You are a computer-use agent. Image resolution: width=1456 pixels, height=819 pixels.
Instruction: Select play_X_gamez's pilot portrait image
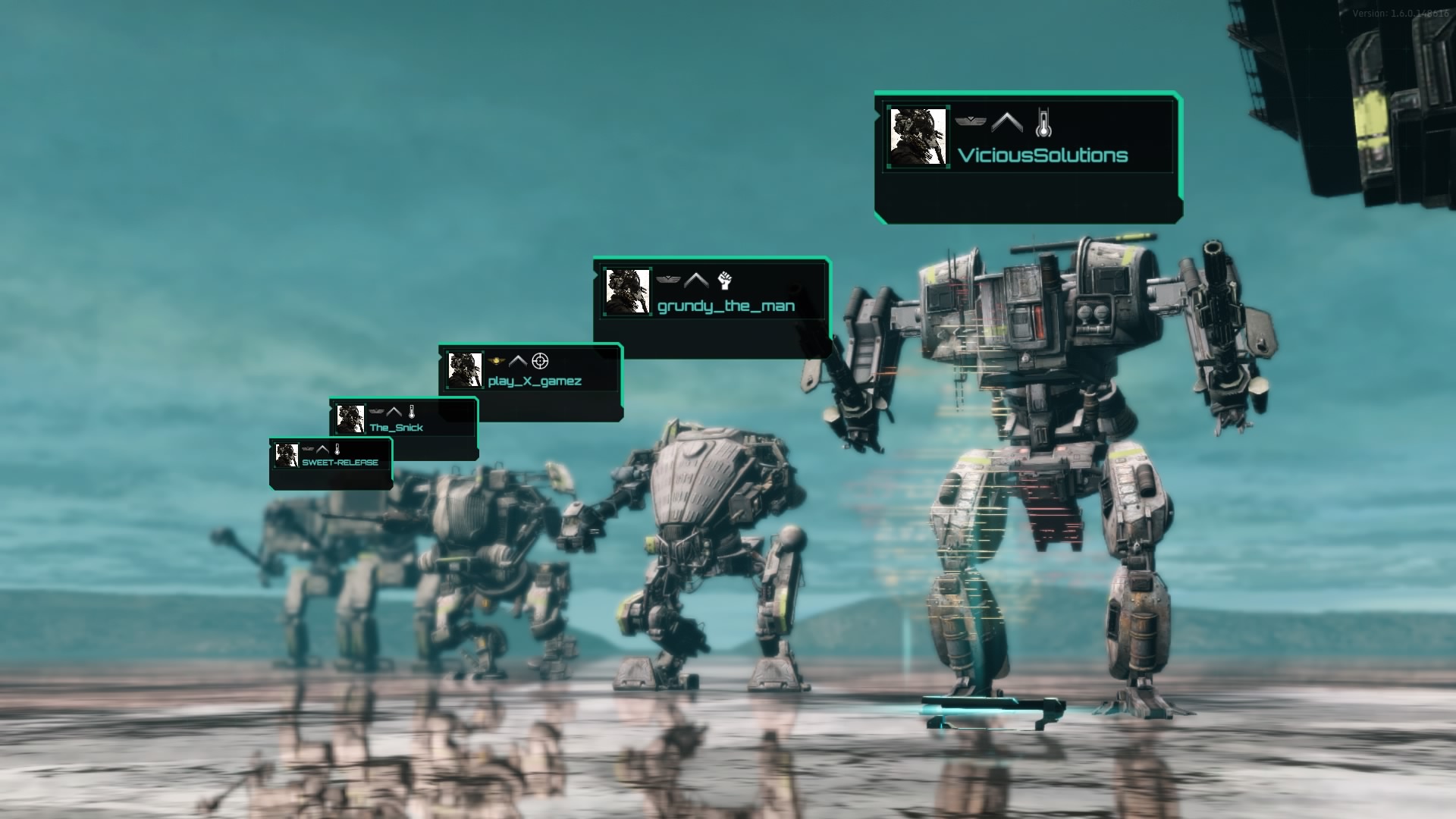465,369
